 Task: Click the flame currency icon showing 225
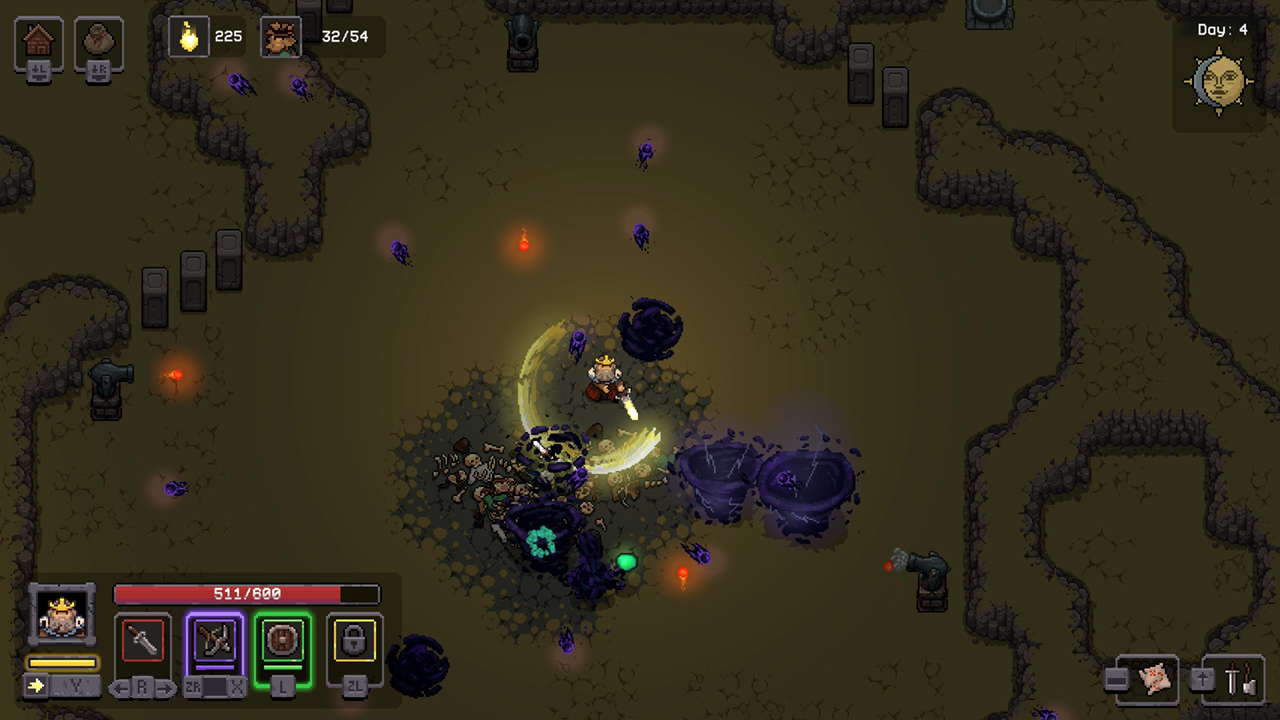(188, 36)
